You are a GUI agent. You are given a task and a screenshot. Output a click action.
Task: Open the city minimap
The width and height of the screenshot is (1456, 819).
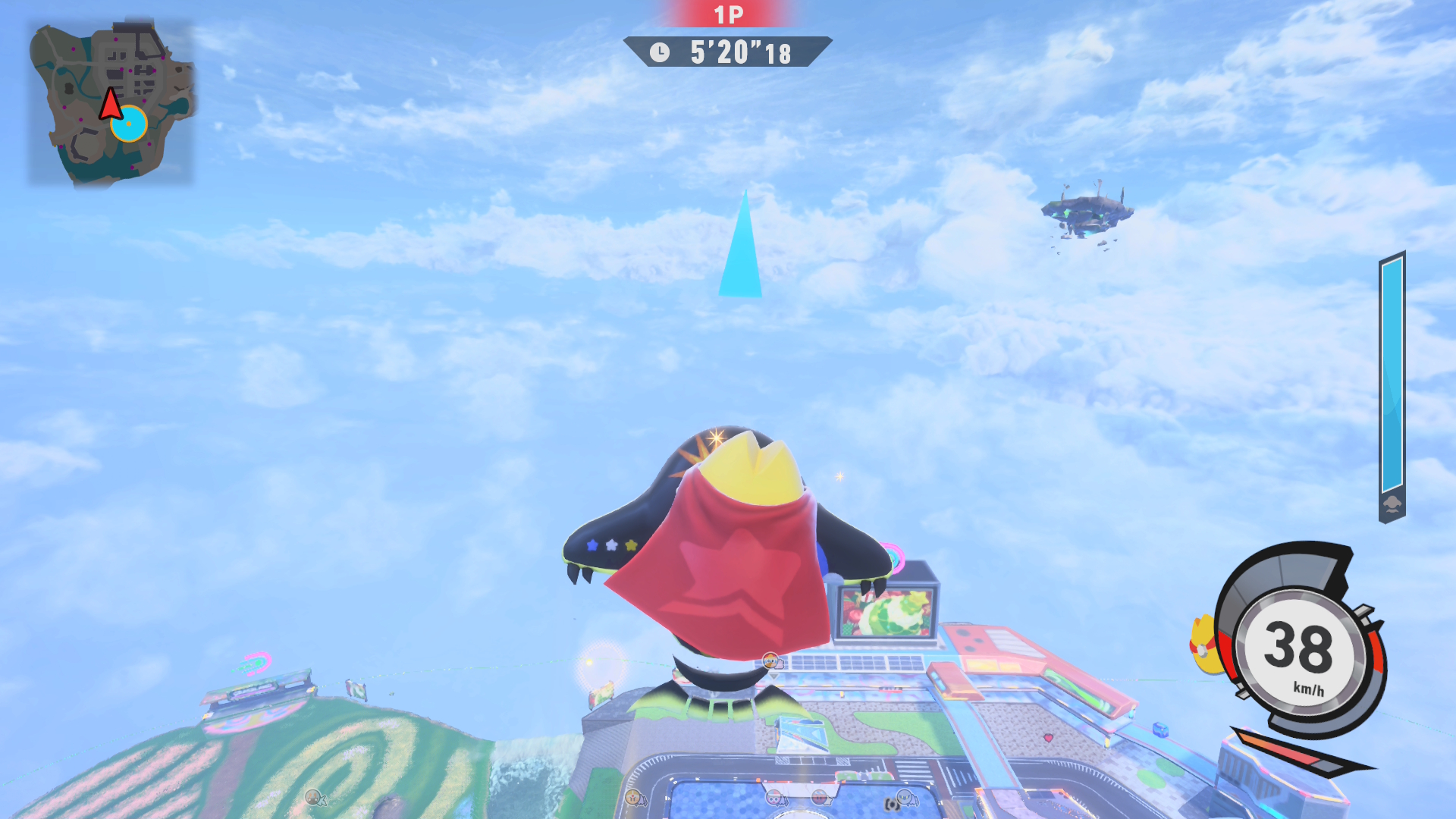[111, 103]
